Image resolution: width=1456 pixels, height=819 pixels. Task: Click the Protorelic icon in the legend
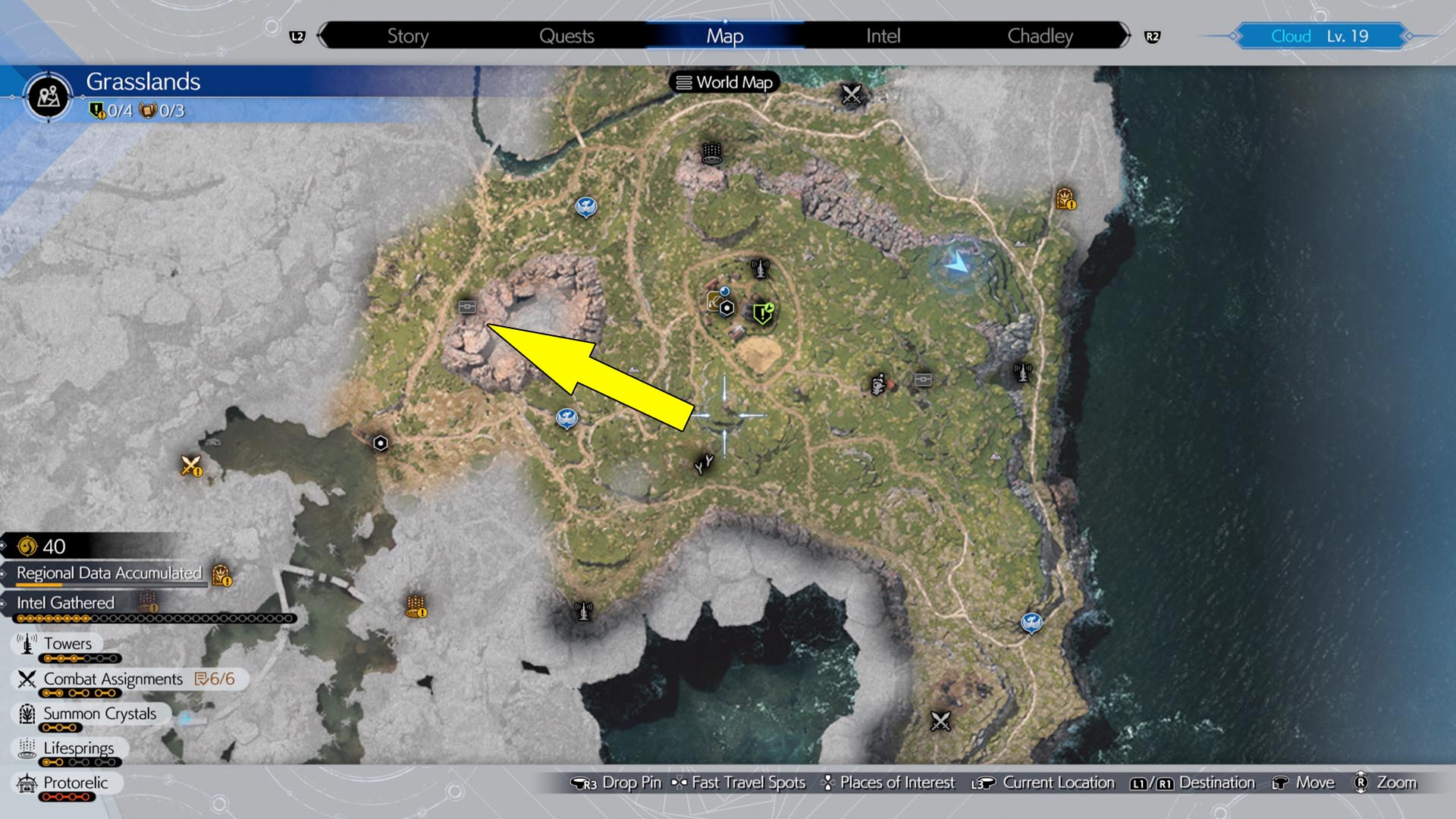tap(25, 783)
